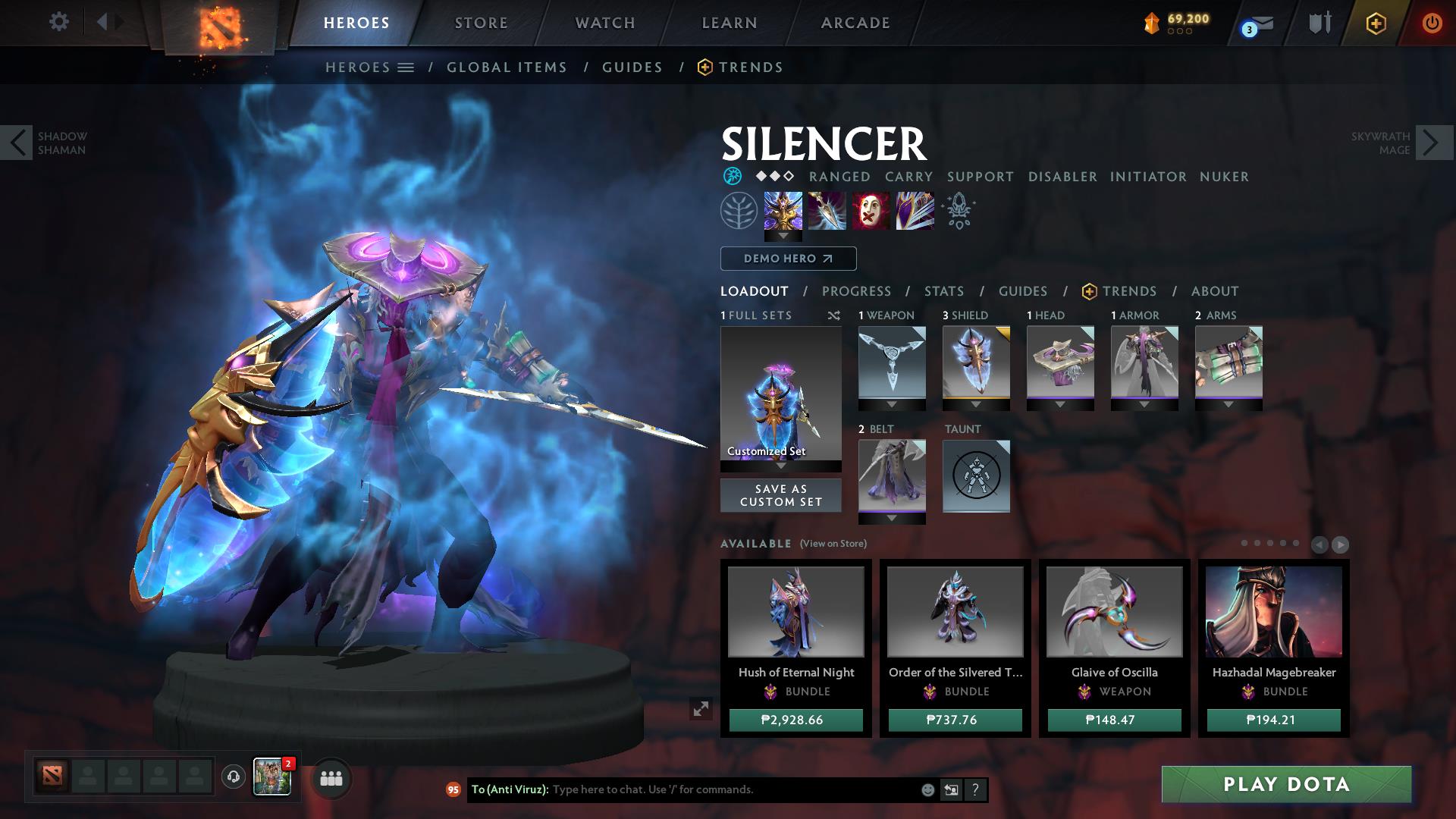
Task: Switch to the Stats tab
Action: pos(943,291)
